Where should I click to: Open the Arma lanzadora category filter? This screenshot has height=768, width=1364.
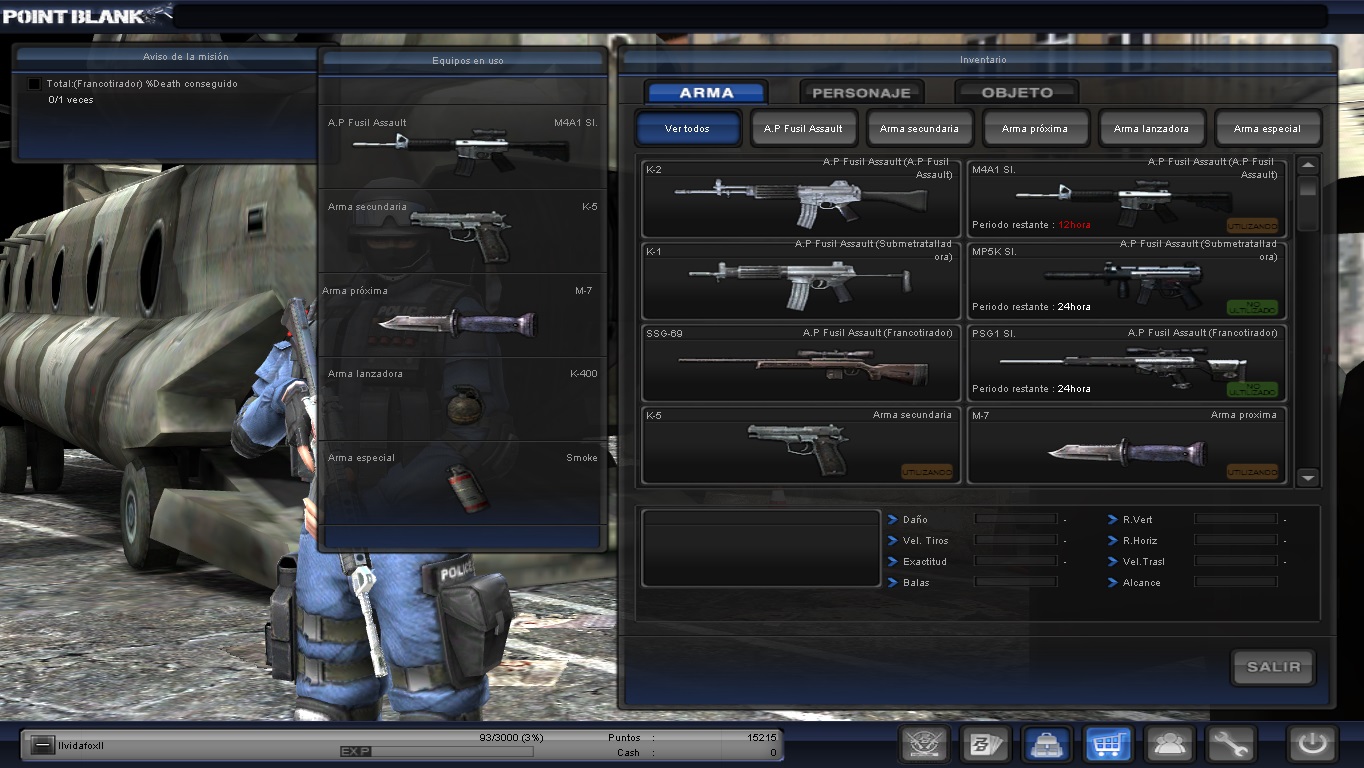[x=1152, y=128]
